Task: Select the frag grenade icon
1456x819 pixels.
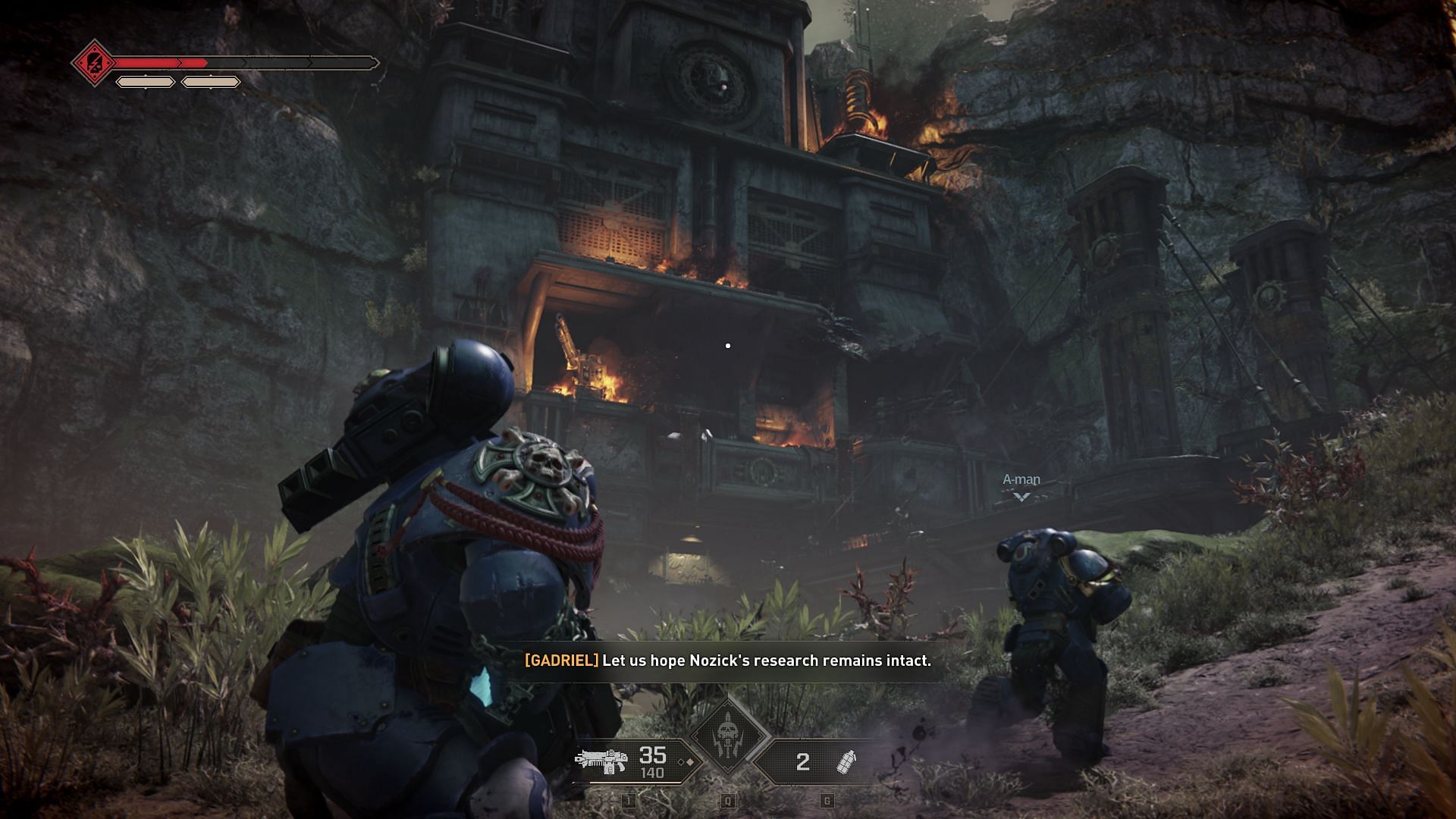Action: point(846,761)
